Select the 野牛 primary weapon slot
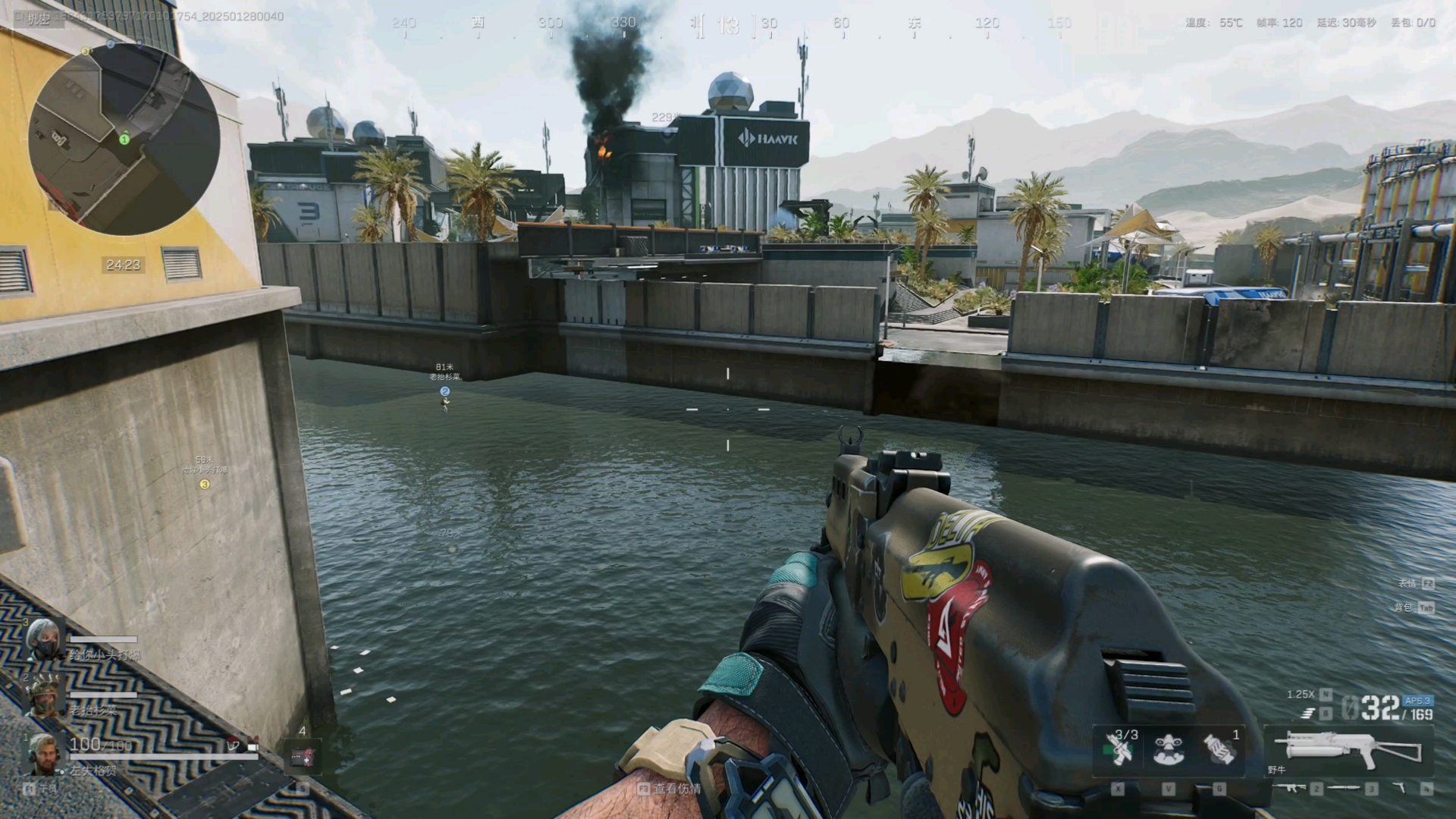This screenshot has height=819, width=1456. click(1348, 748)
